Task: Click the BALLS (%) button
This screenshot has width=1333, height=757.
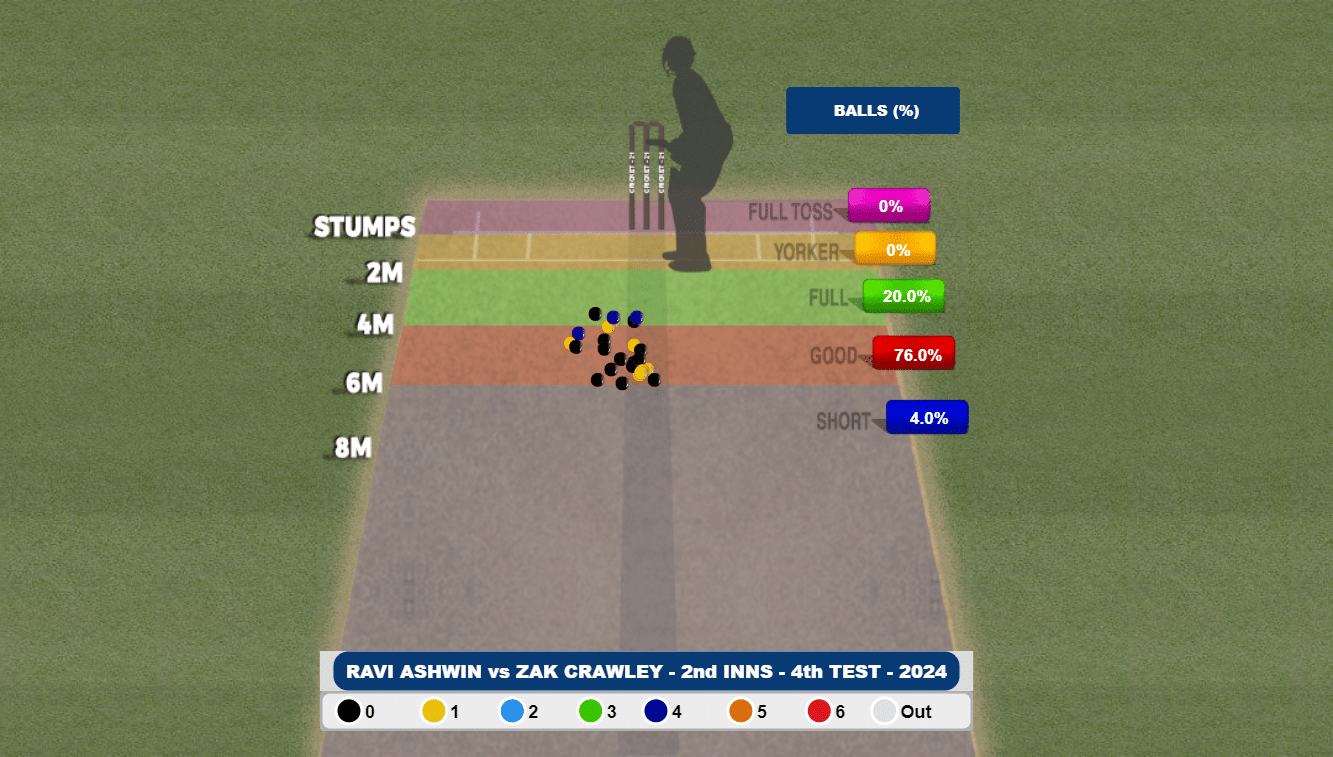Action: (x=872, y=111)
